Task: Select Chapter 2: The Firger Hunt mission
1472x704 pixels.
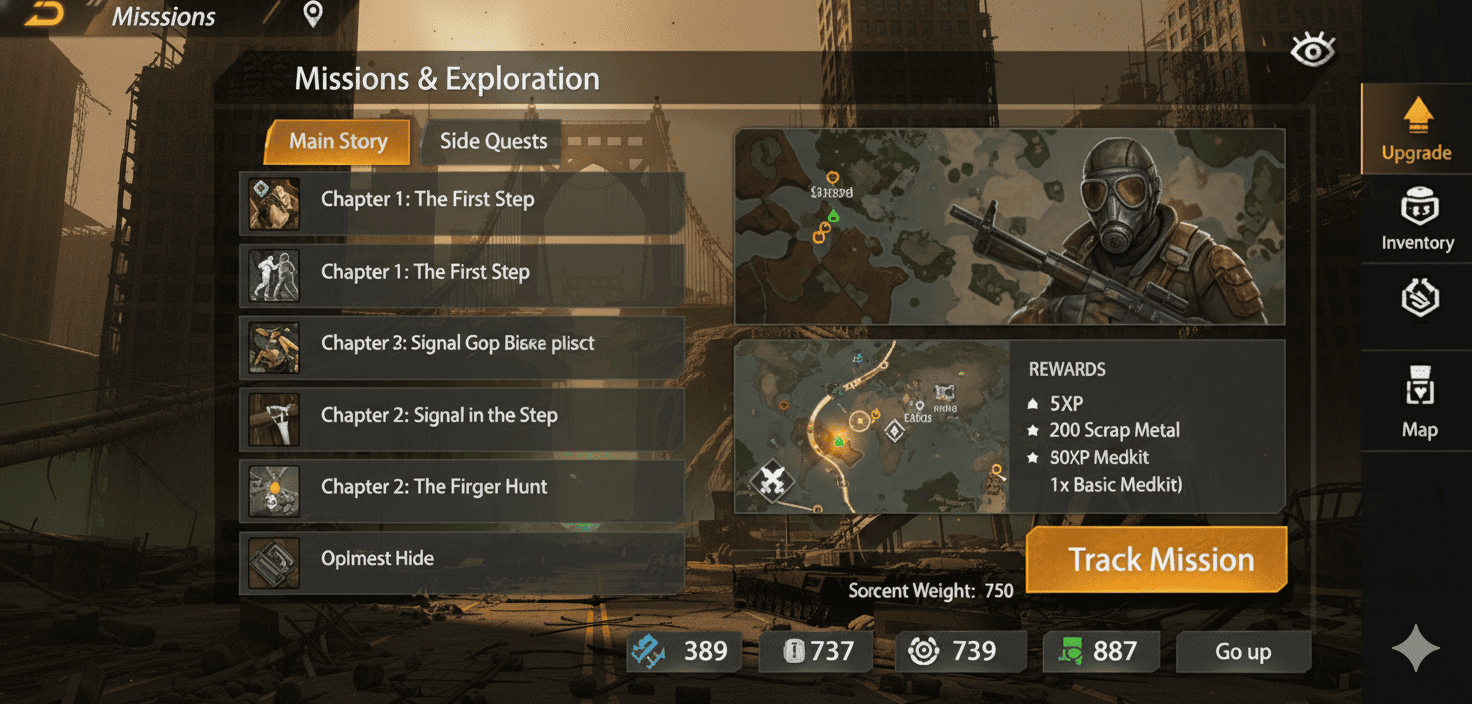Action: click(x=461, y=488)
